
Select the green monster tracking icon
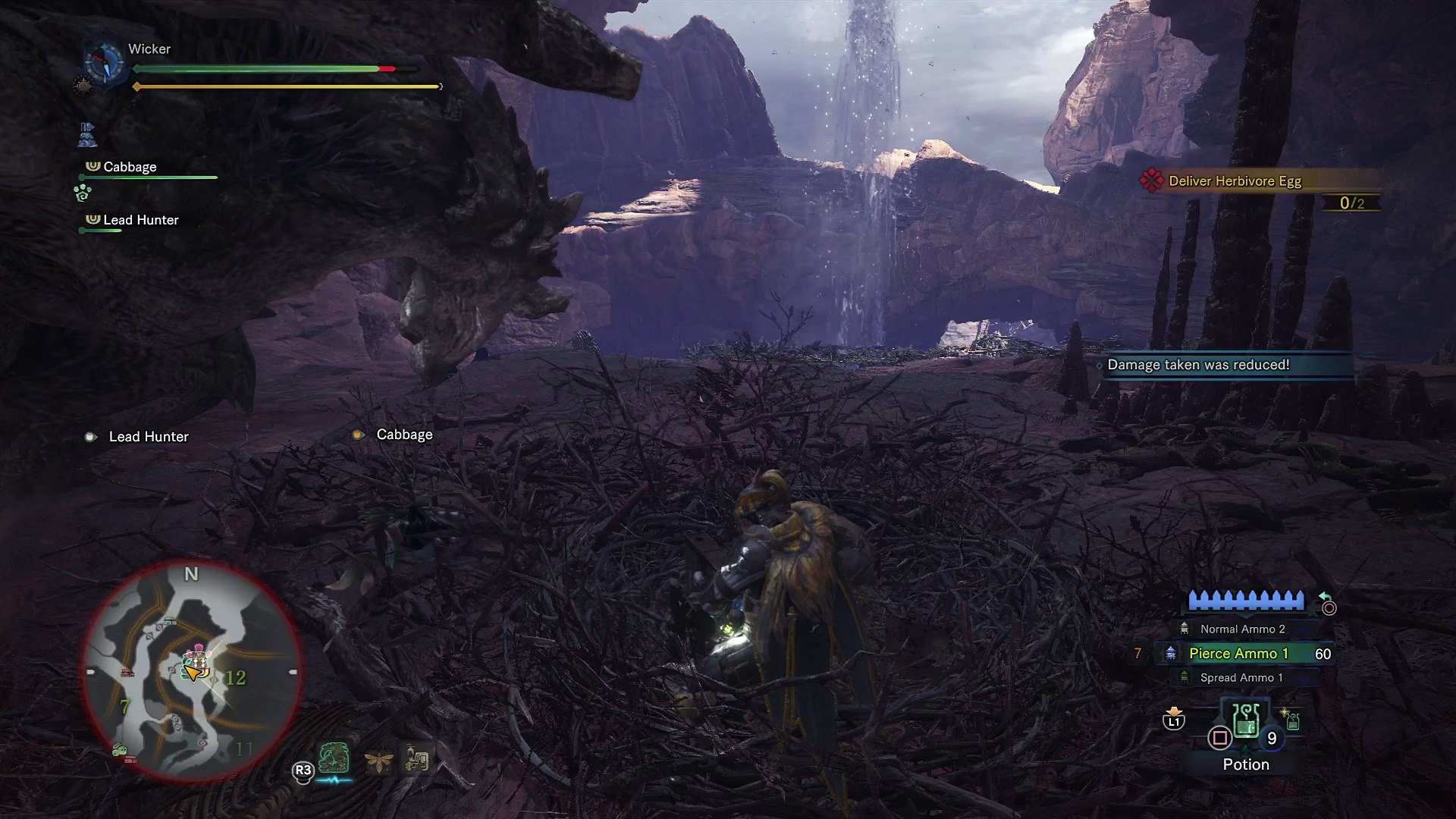[334, 758]
